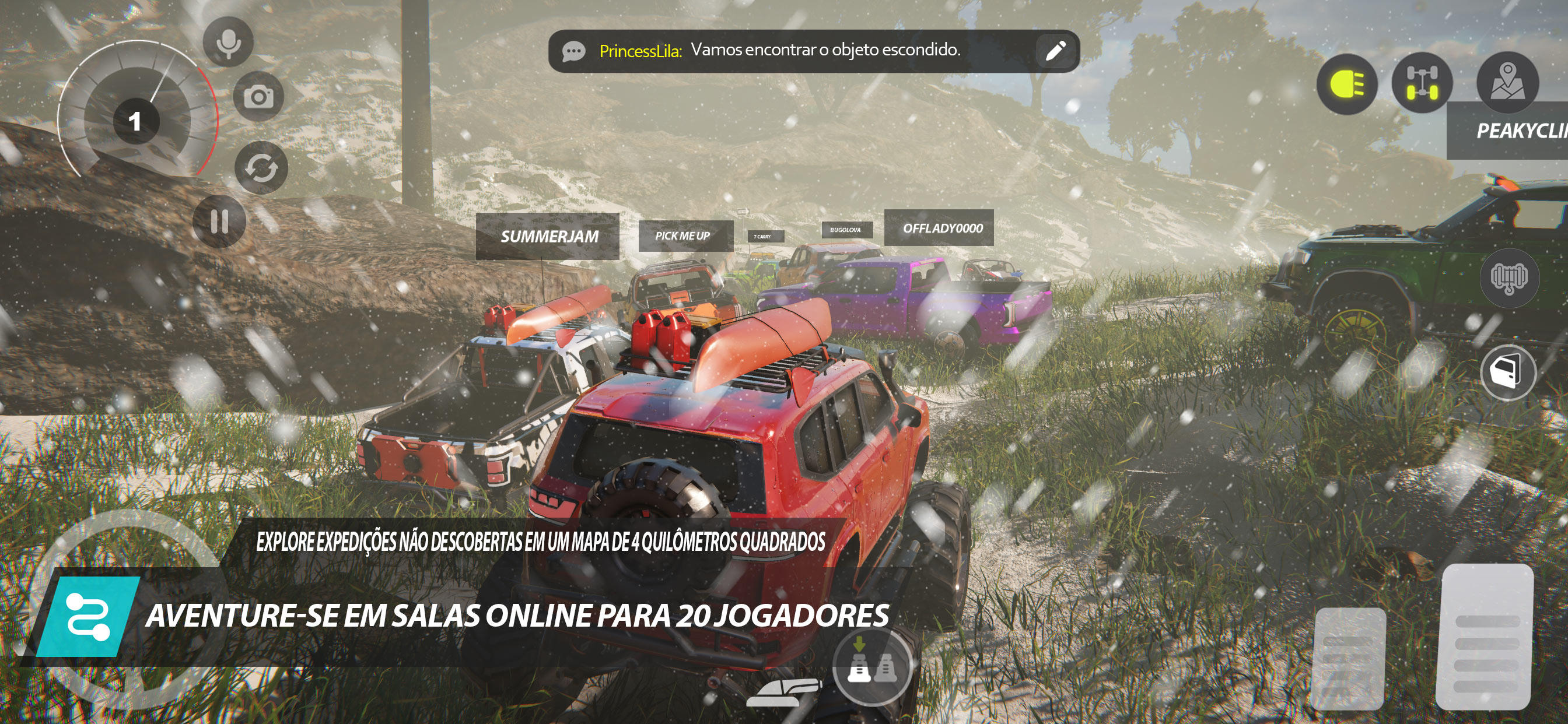
Task: Tap the speedometer gear indicator
Action: (136, 122)
